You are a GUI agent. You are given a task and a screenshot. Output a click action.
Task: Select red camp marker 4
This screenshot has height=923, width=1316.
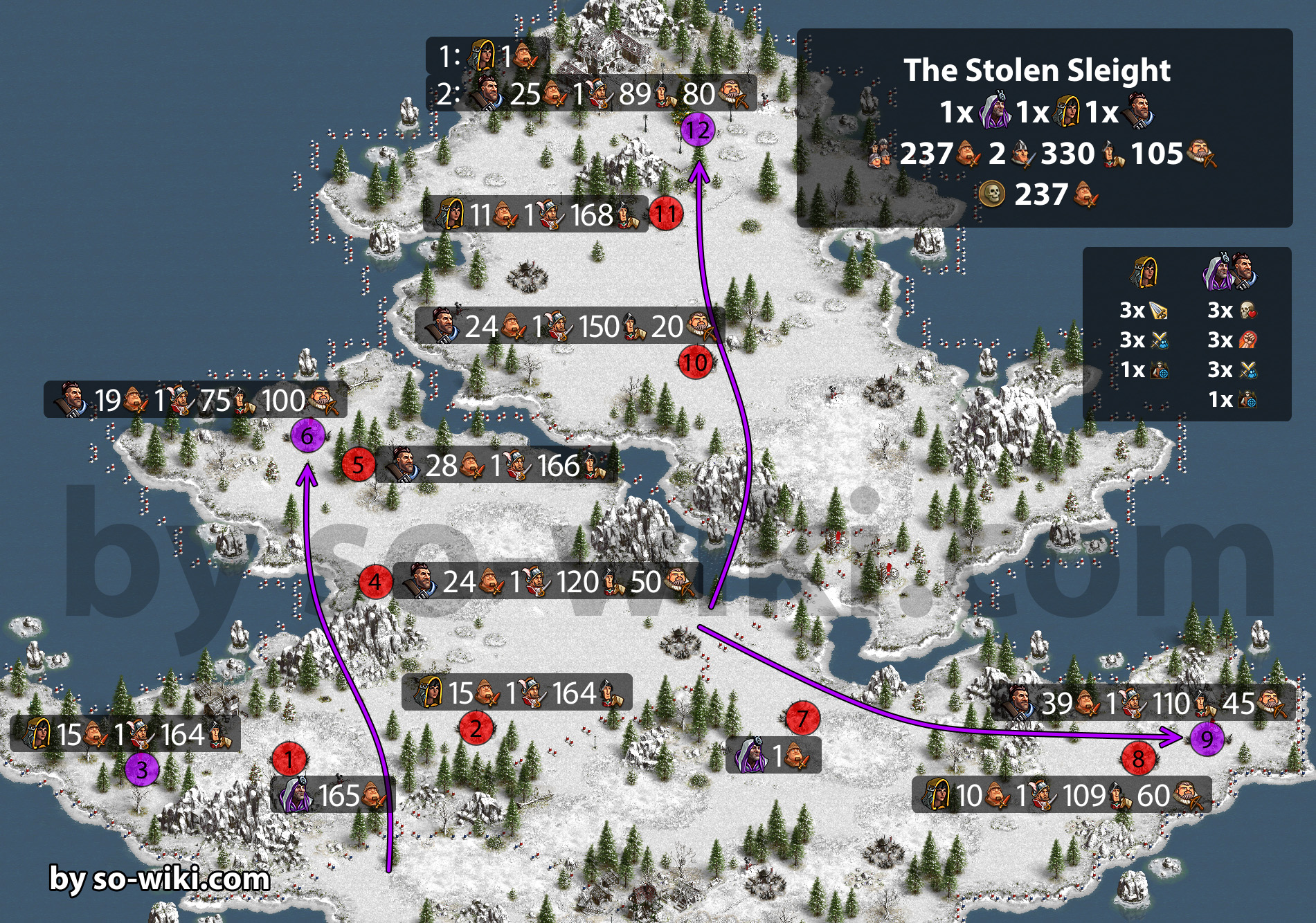tap(375, 582)
